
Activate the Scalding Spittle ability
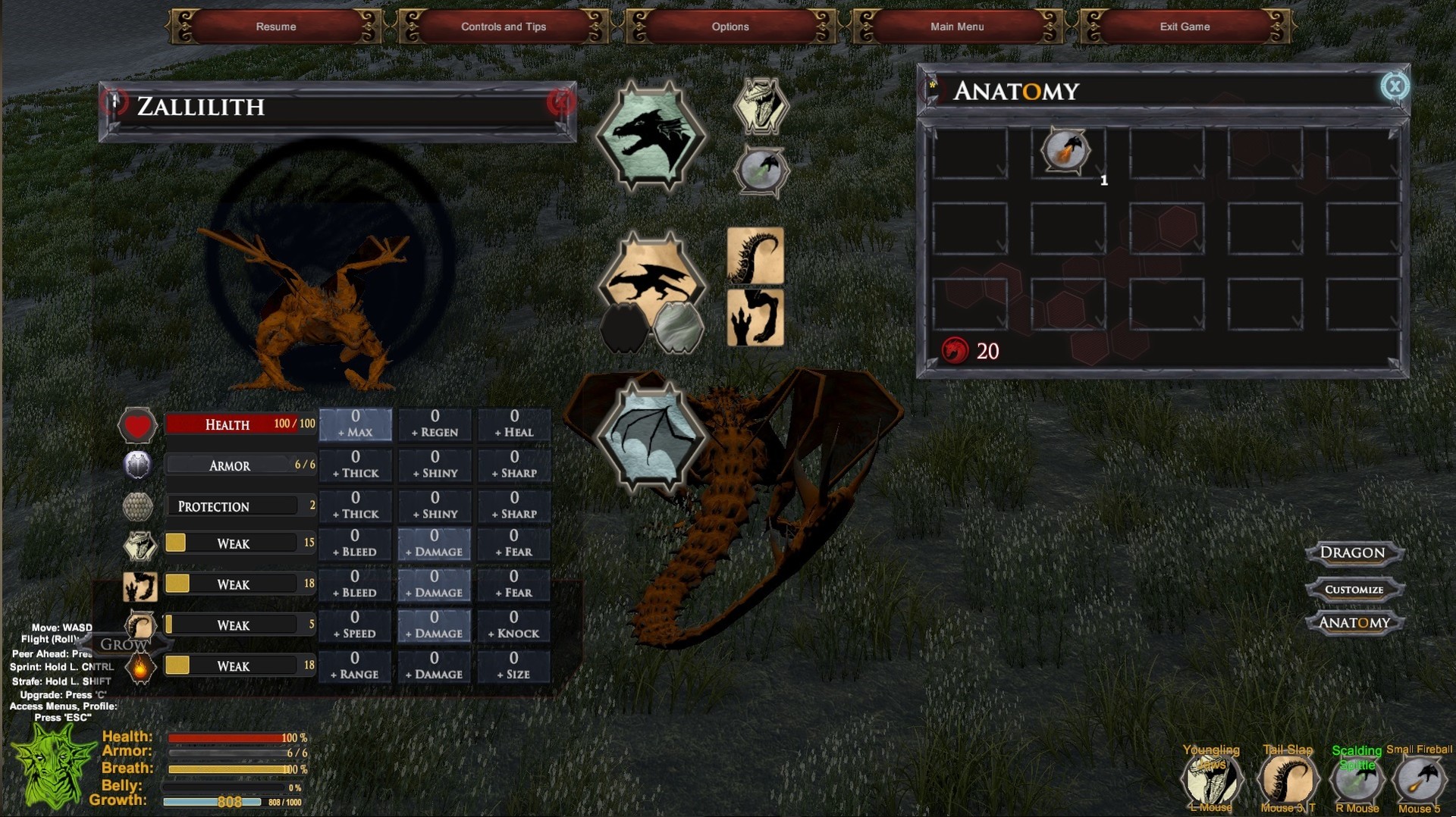(1358, 778)
